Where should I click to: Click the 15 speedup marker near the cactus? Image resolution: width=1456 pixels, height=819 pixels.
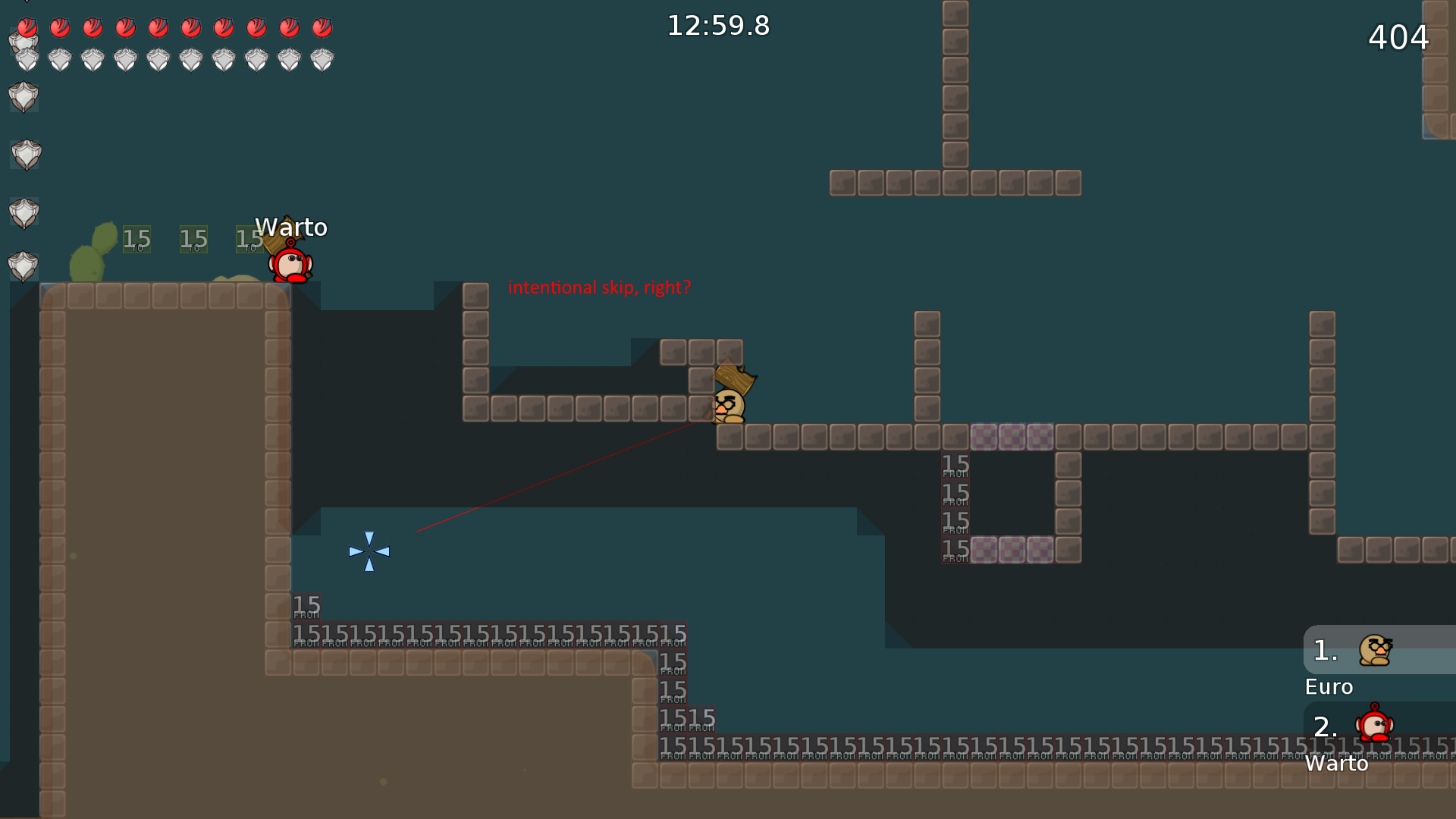click(x=136, y=238)
